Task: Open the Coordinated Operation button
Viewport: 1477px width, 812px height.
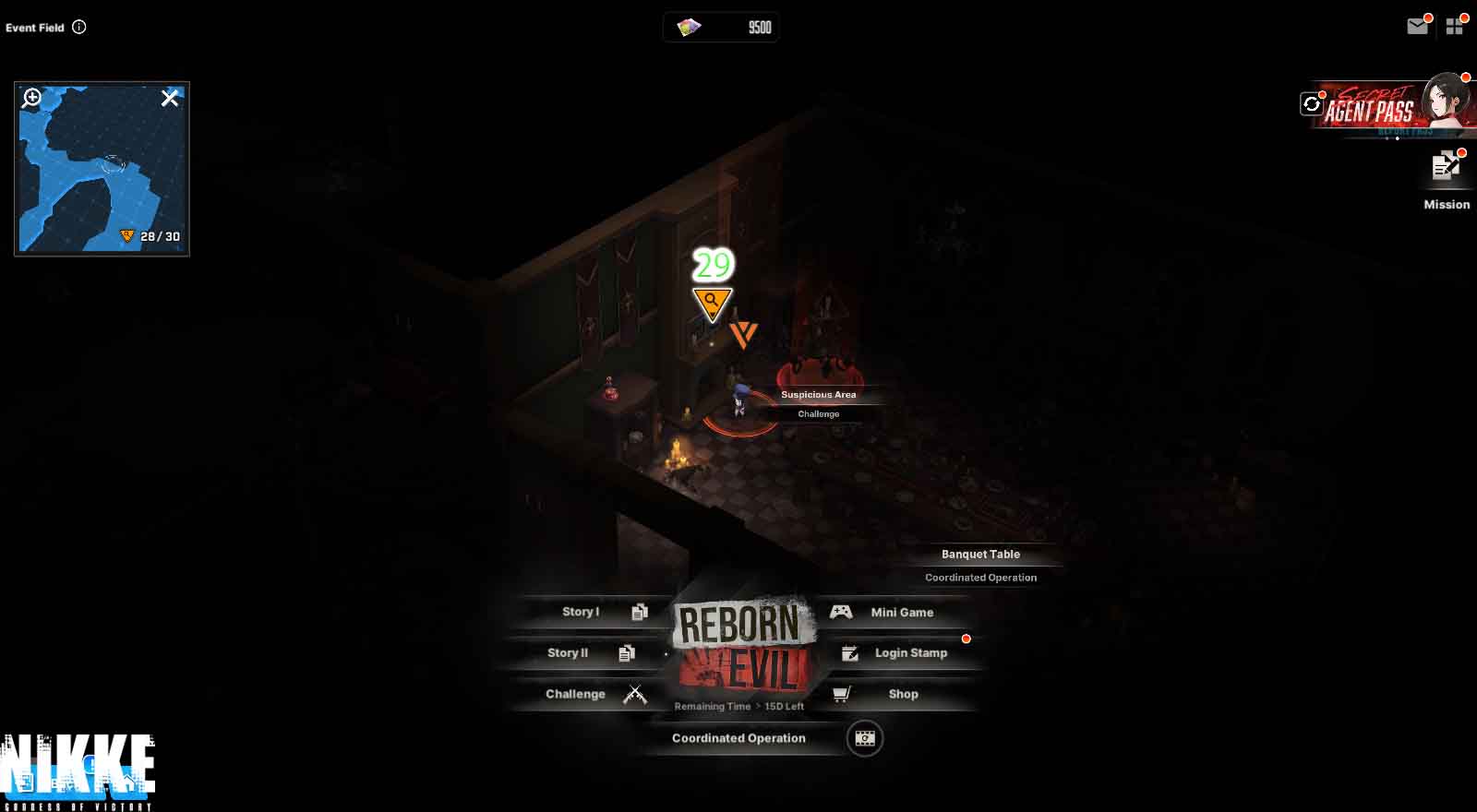Action: tap(738, 738)
